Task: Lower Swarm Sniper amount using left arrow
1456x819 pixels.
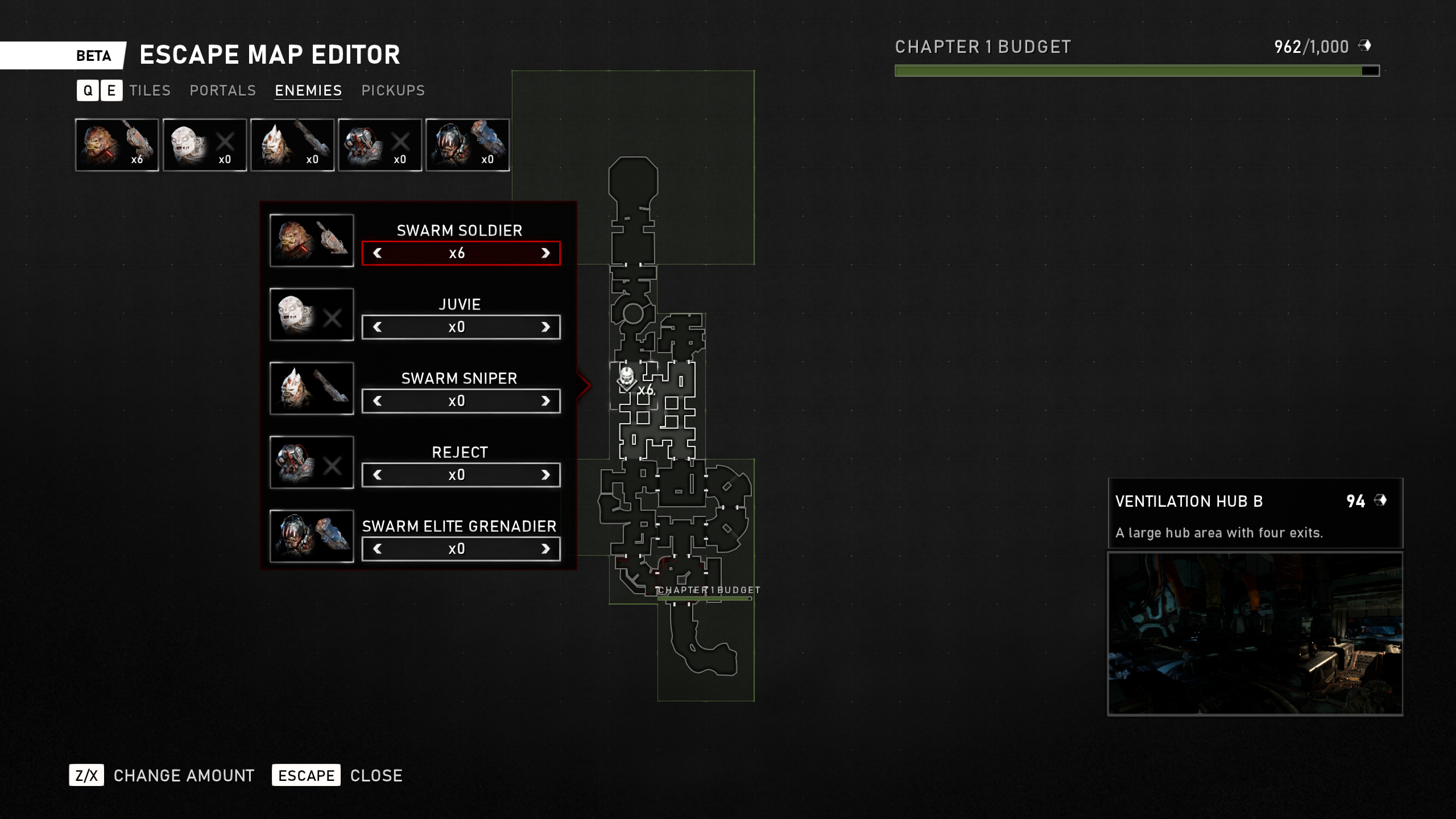Action: tap(378, 401)
